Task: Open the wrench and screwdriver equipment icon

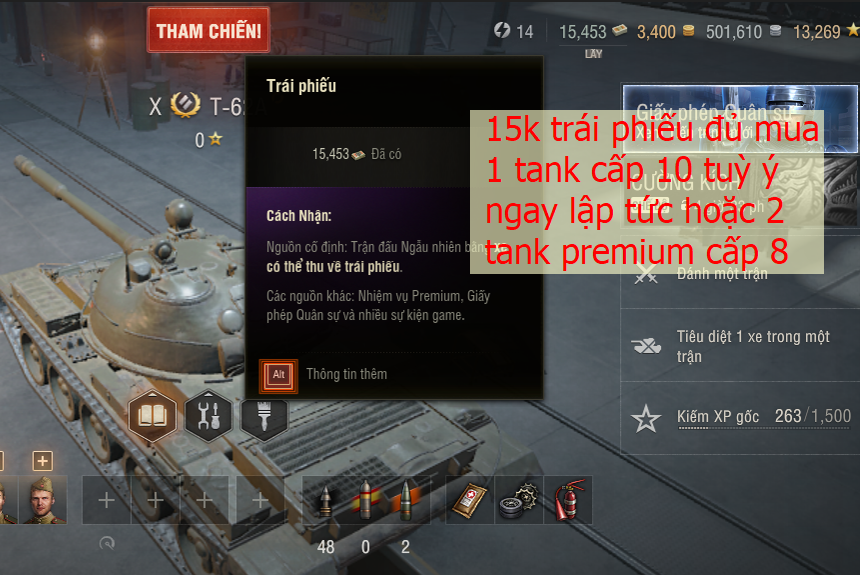Action: pyautogui.click(x=208, y=415)
